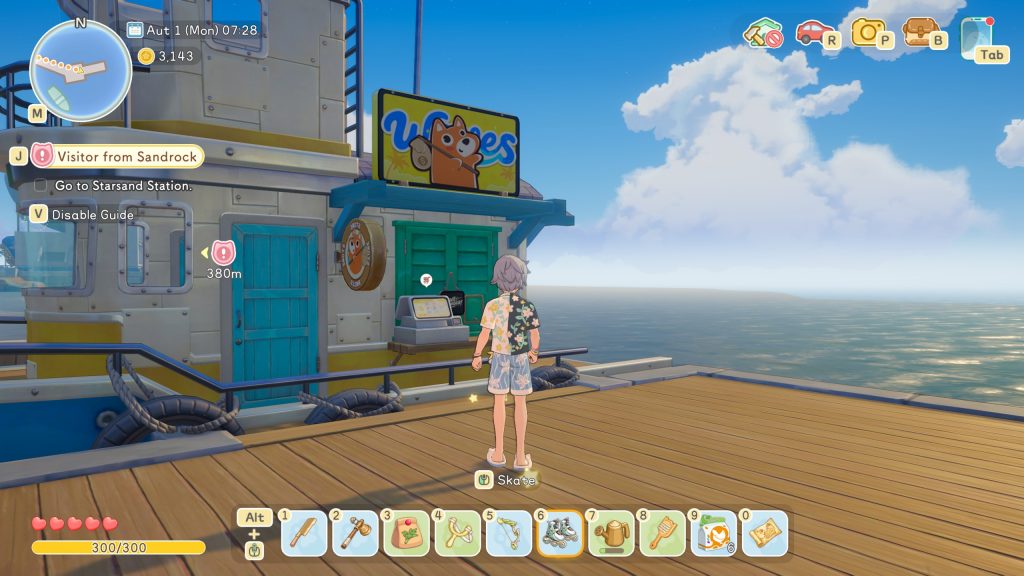Select the map scroll in slot 0
The image size is (1024, 576).
pyautogui.click(x=764, y=534)
